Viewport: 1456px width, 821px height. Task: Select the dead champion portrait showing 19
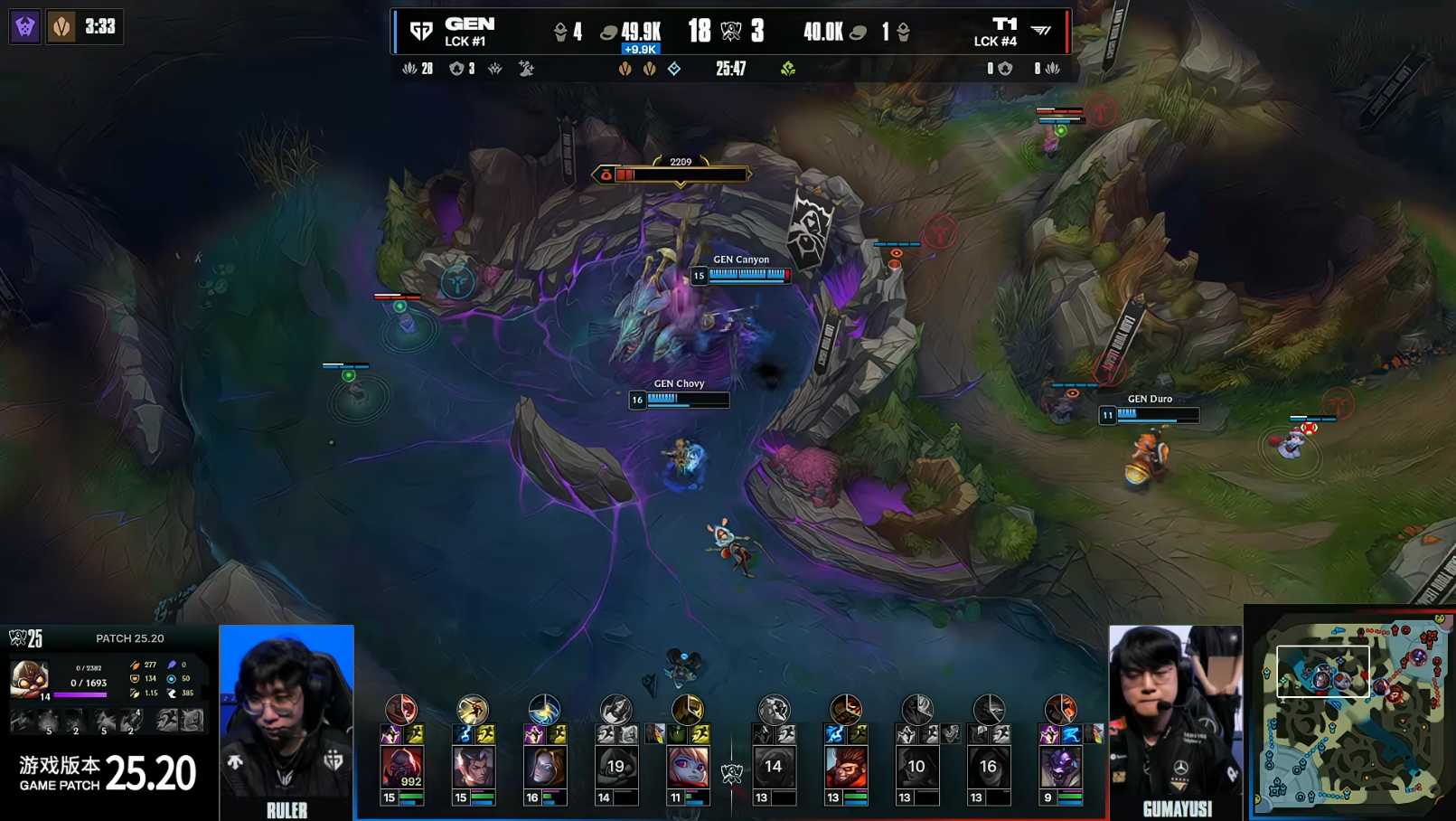pyautogui.click(x=615, y=767)
